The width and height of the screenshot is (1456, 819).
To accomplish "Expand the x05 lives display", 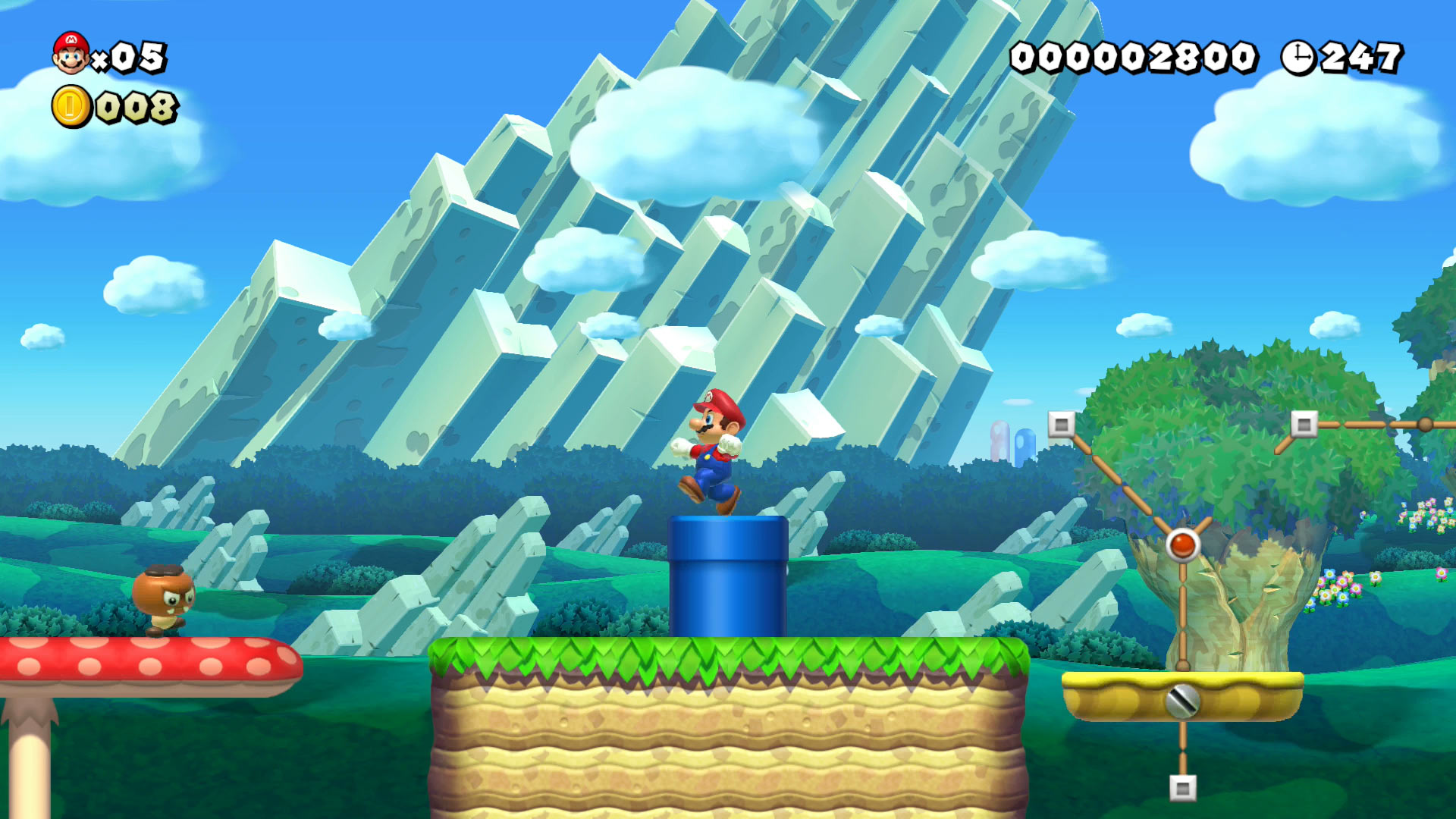I will [x=129, y=56].
